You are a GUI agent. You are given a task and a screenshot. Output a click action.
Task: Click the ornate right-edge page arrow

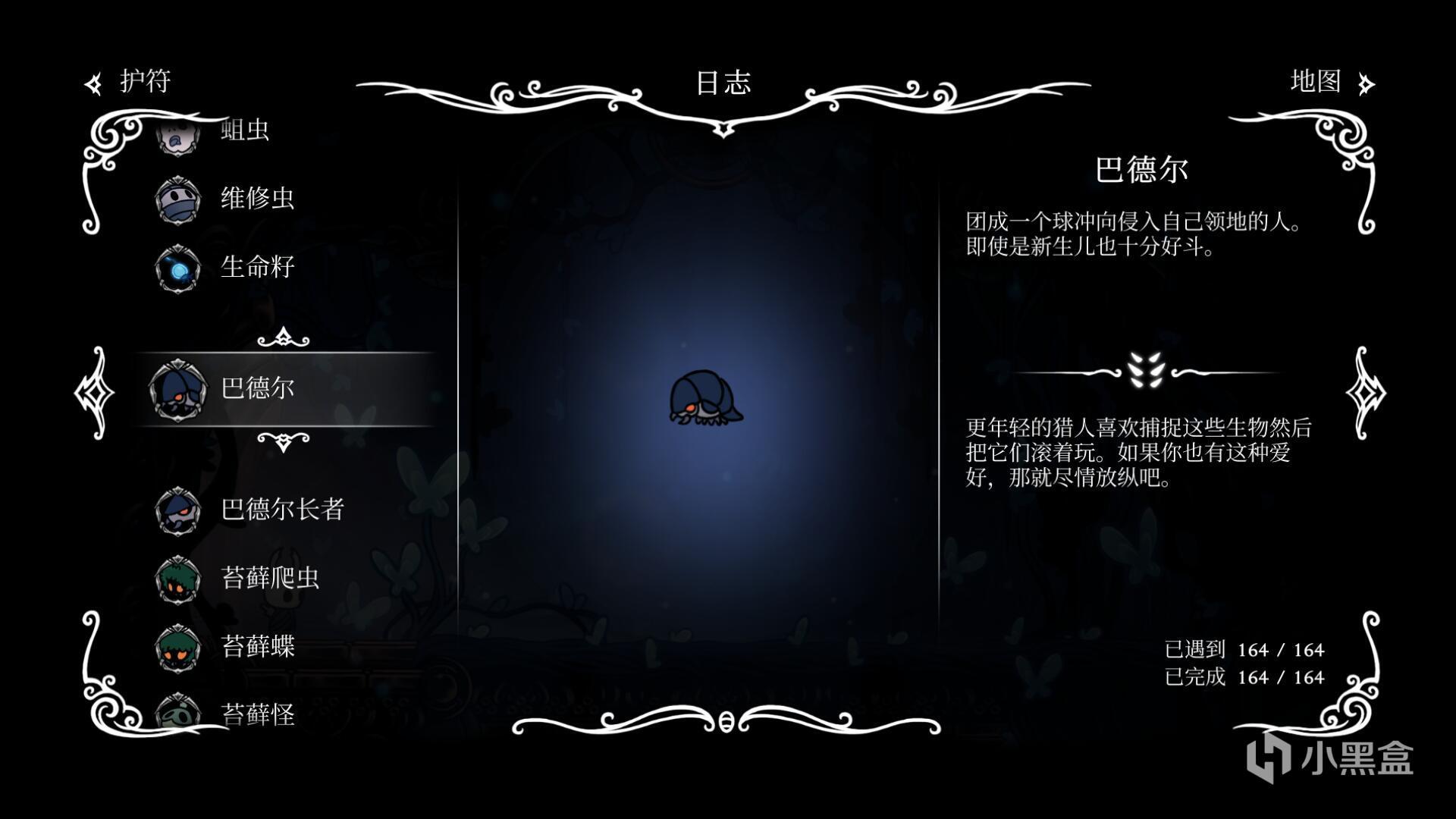pyautogui.click(x=1365, y=392)
